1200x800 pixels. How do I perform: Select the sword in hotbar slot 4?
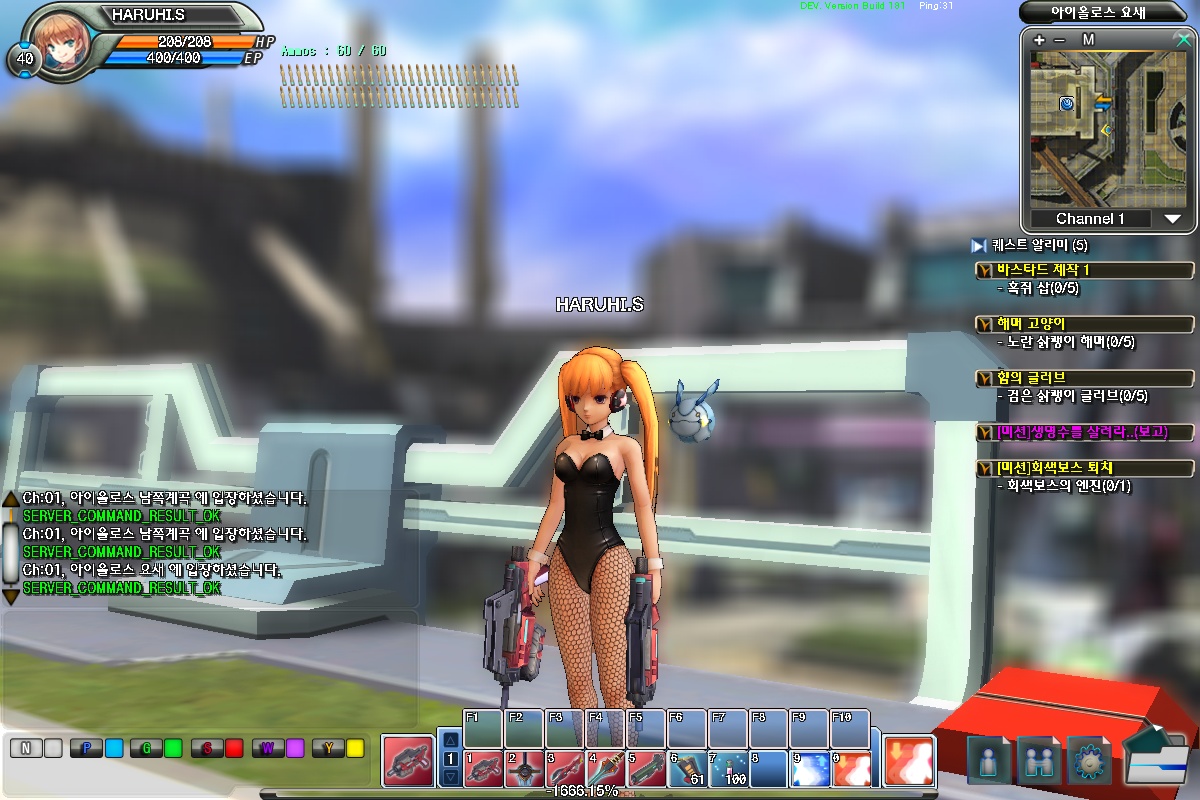pos(605,769)
